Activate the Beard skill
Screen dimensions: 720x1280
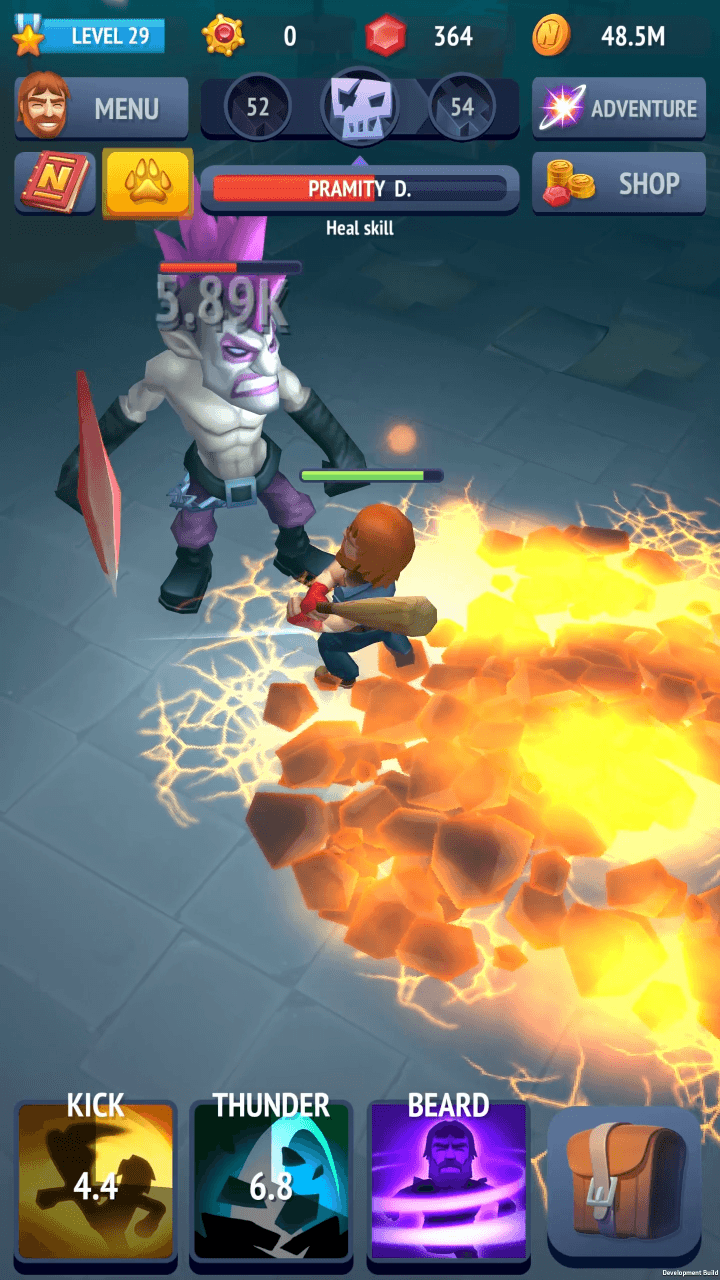(x=448, y=1182)
